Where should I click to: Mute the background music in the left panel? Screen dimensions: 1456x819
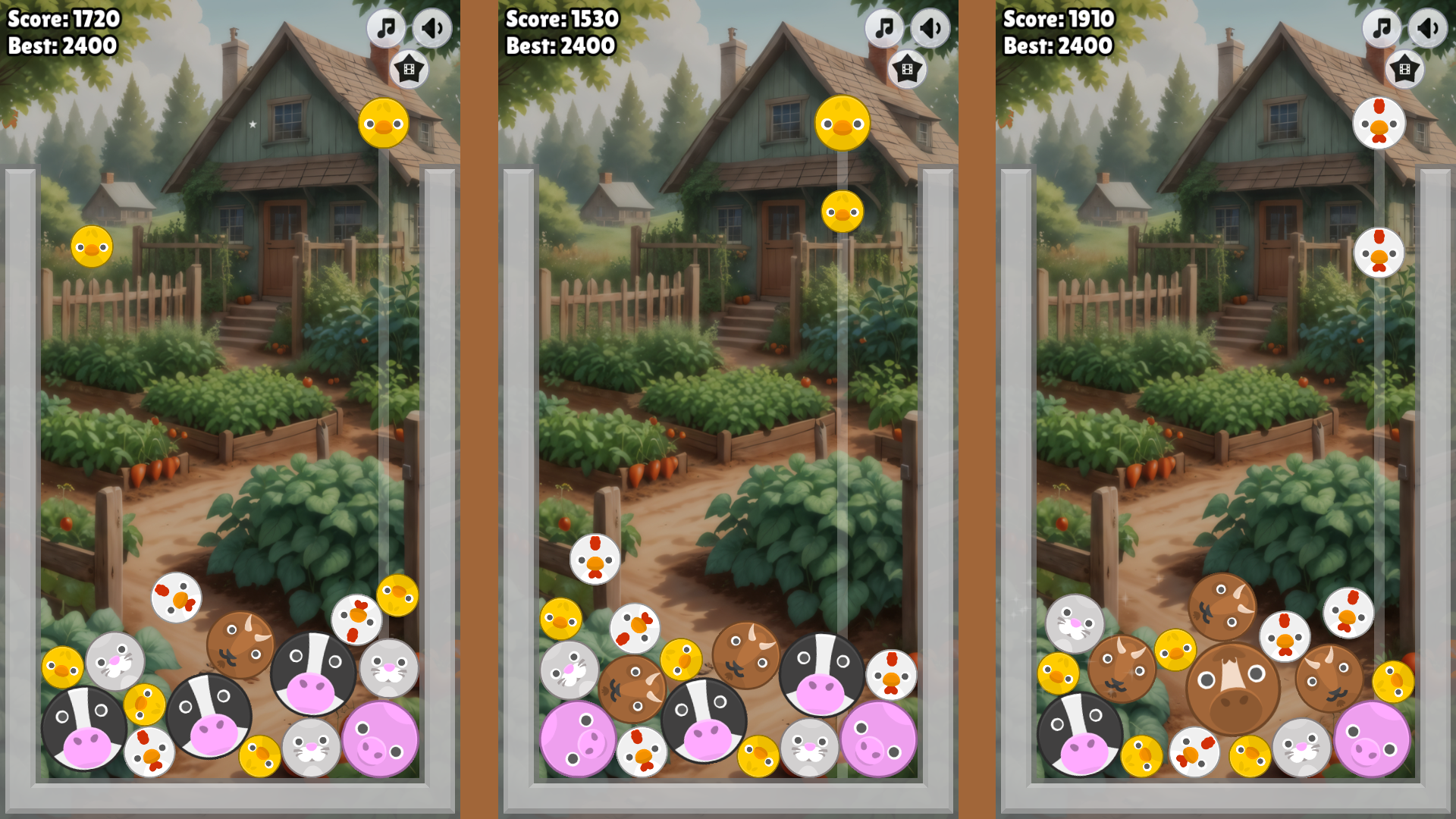tap(386, 28)
